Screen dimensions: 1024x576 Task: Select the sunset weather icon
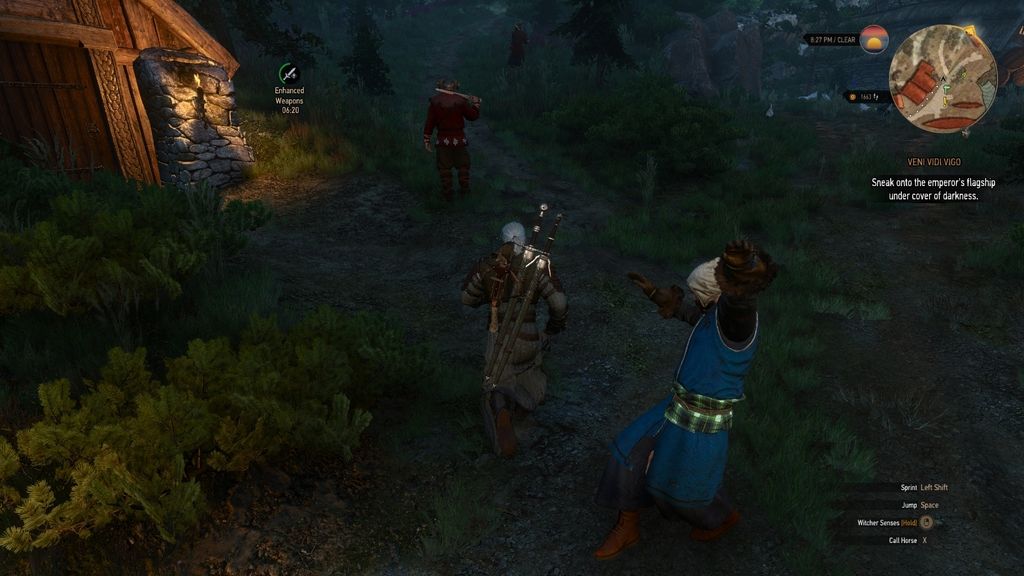pyautogui.click(x=874, y=40)
